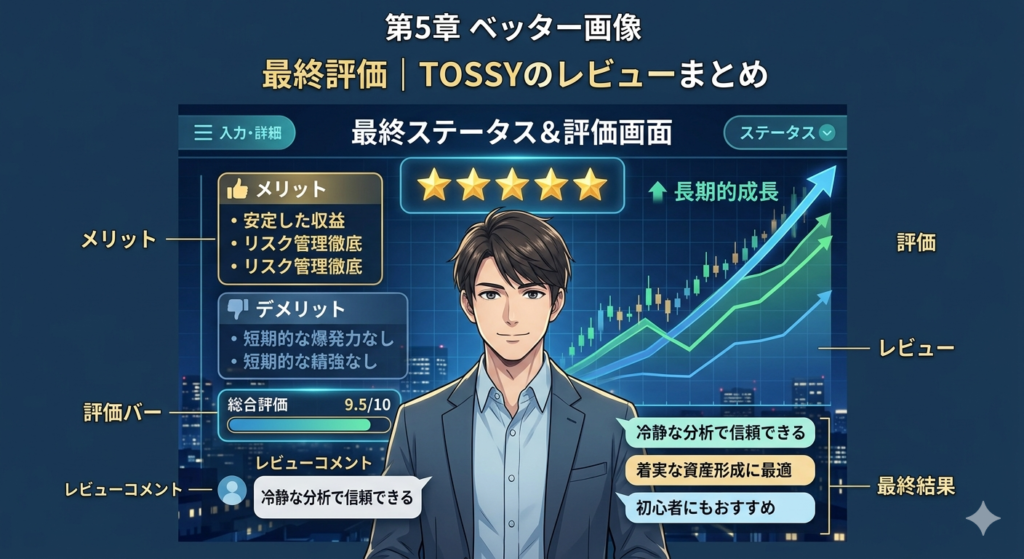Click the five-star rating box
The height and width of the screenshot is (559, 1024).
512,185
